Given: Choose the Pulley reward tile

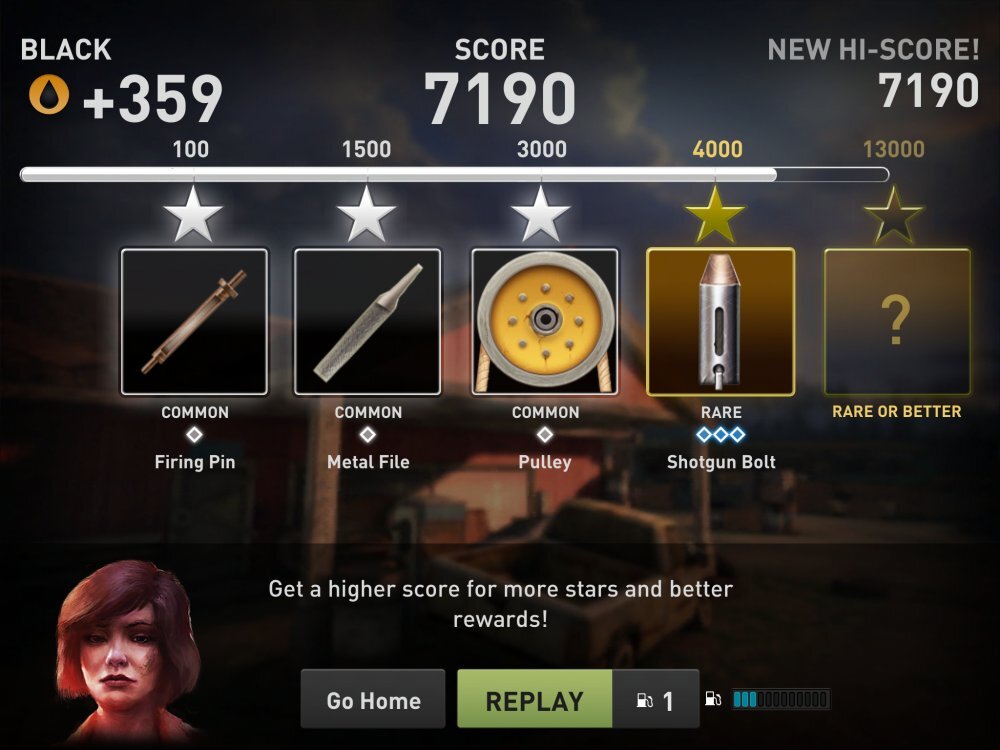Looking at the screenshot, I should pos(545,321).
